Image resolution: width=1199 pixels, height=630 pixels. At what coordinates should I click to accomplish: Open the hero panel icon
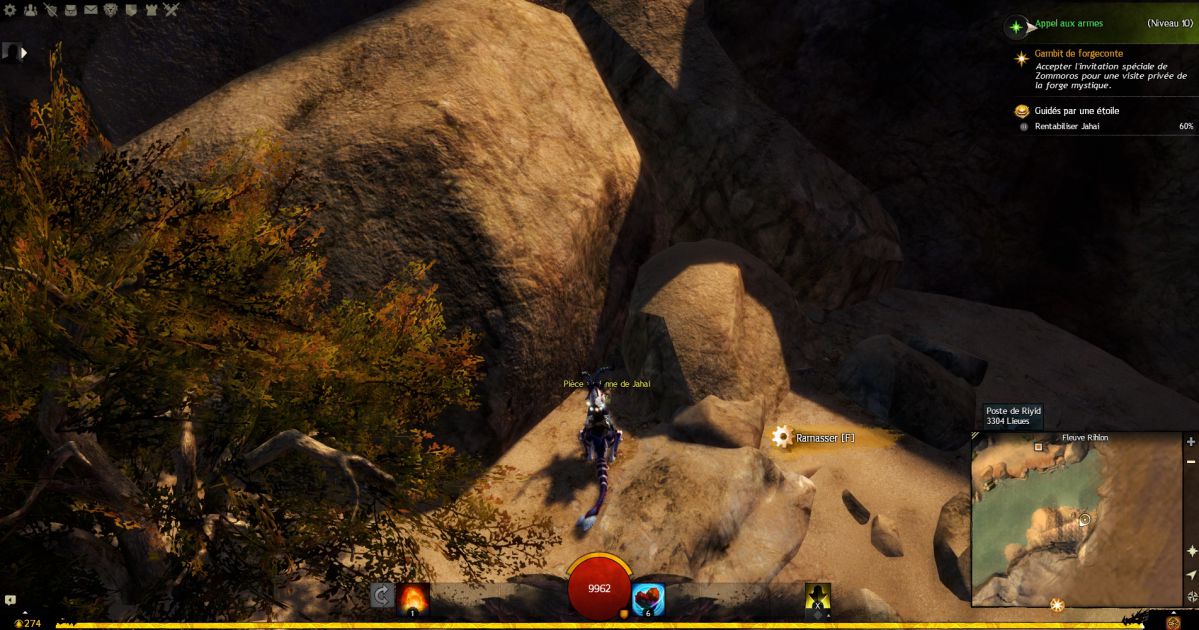50,10
